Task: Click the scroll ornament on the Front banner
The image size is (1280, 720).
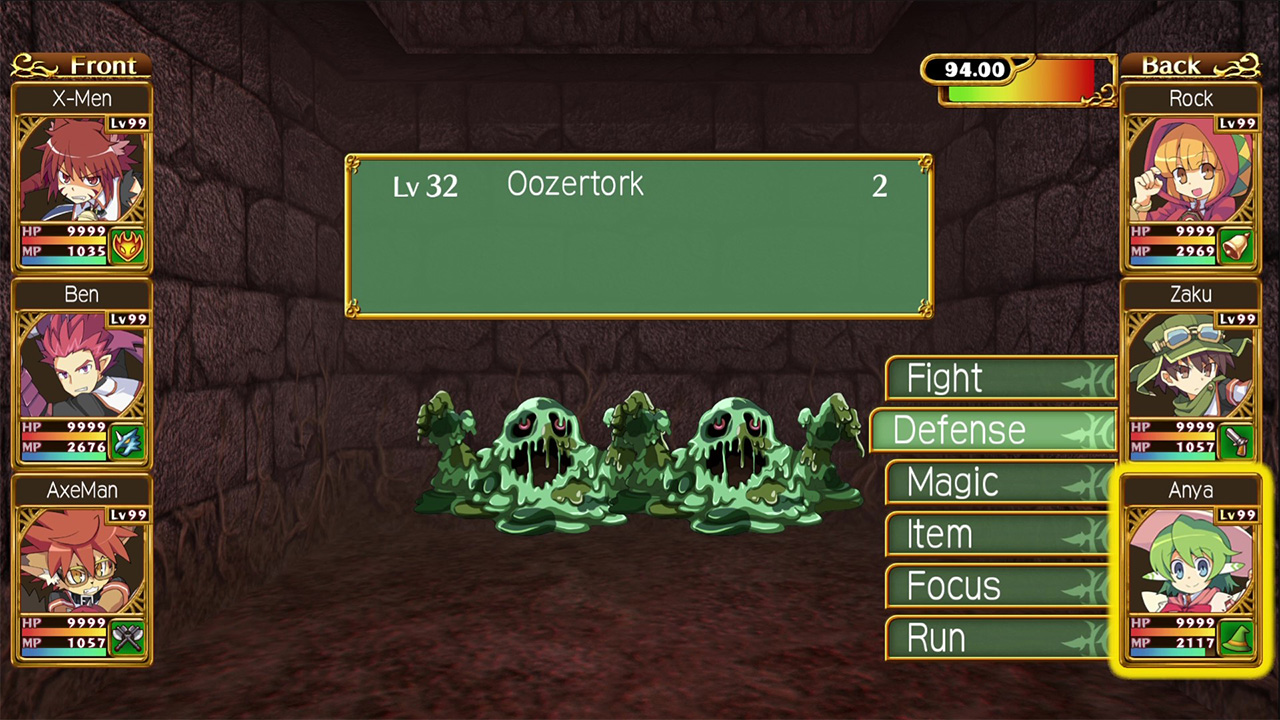Action: [29, 66]
